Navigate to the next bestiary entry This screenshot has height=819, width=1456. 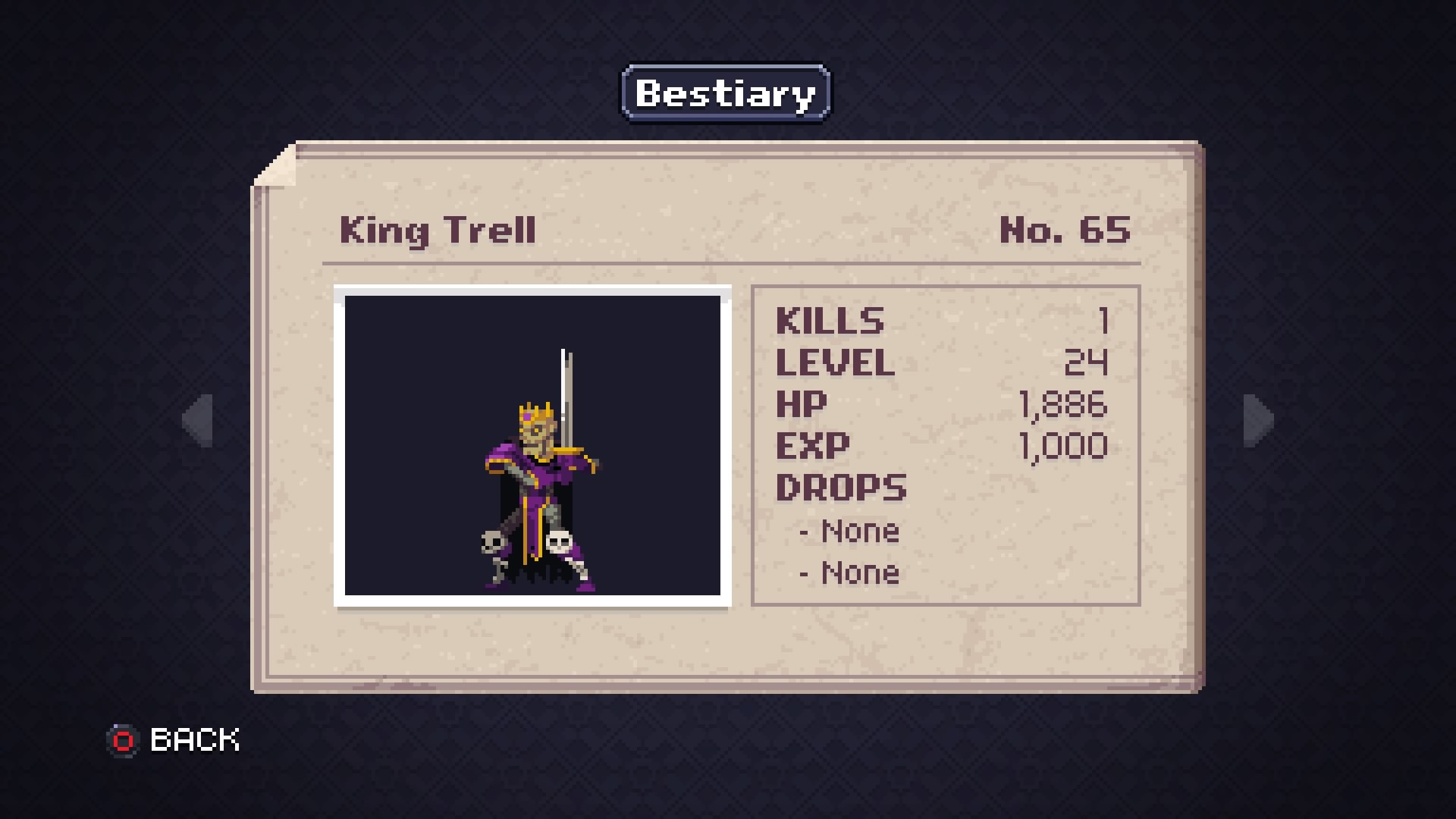pyautogui.click(x=1257, y=422)
